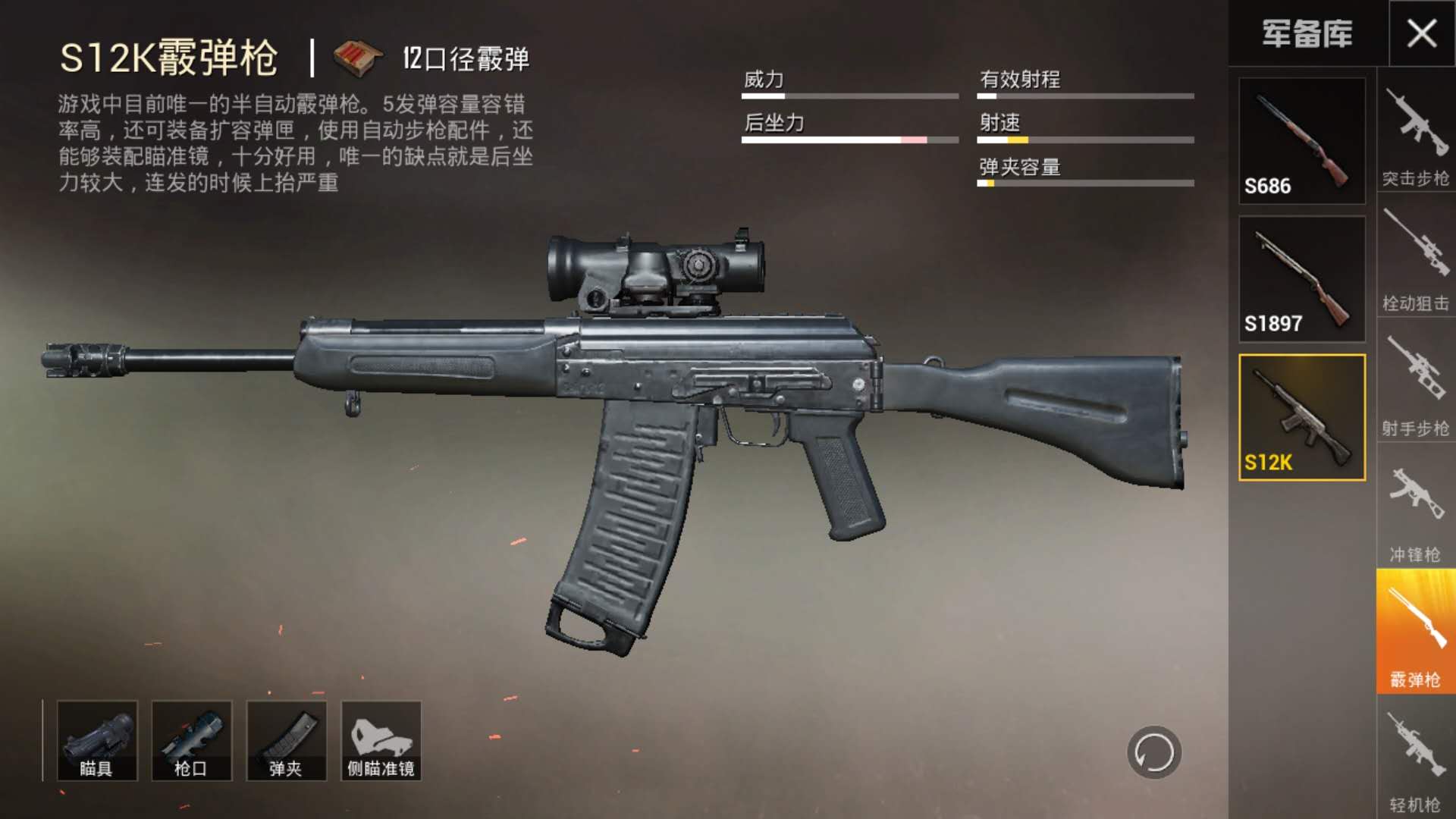Screen dimensions: 1456x819
Task: Select the 霰弹枪 category tab
Action: coord(1416,632)
